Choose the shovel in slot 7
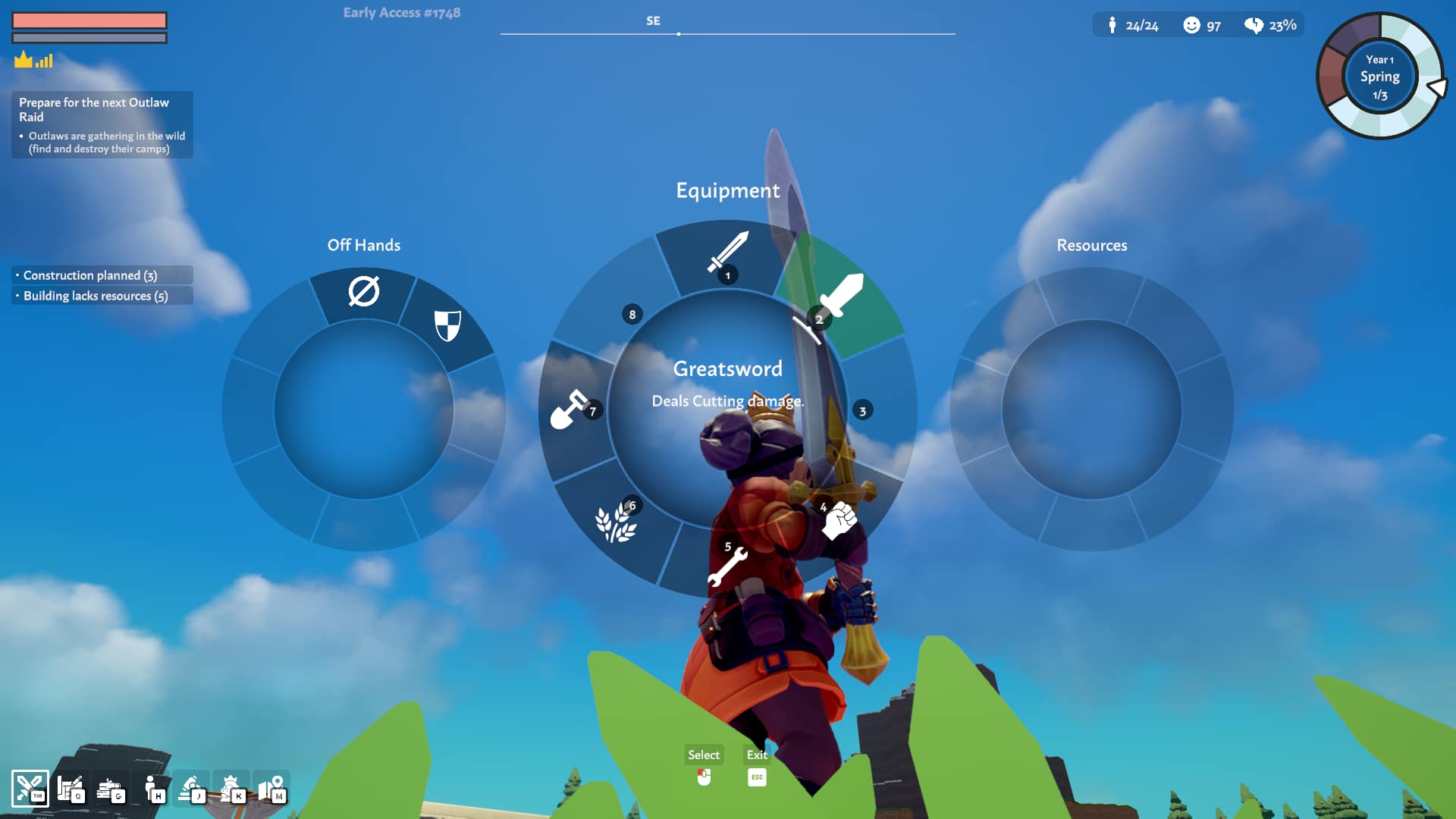Screen dimensions: 1456x819 pos(569,409)
